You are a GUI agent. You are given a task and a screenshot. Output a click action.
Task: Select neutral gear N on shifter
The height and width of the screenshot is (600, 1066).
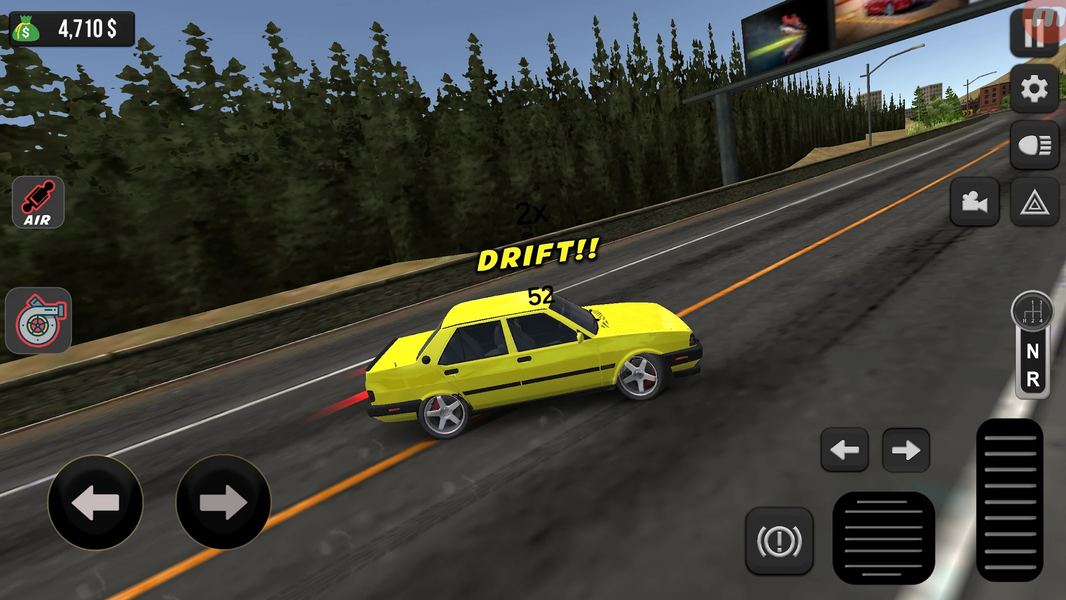[1032, 352]
